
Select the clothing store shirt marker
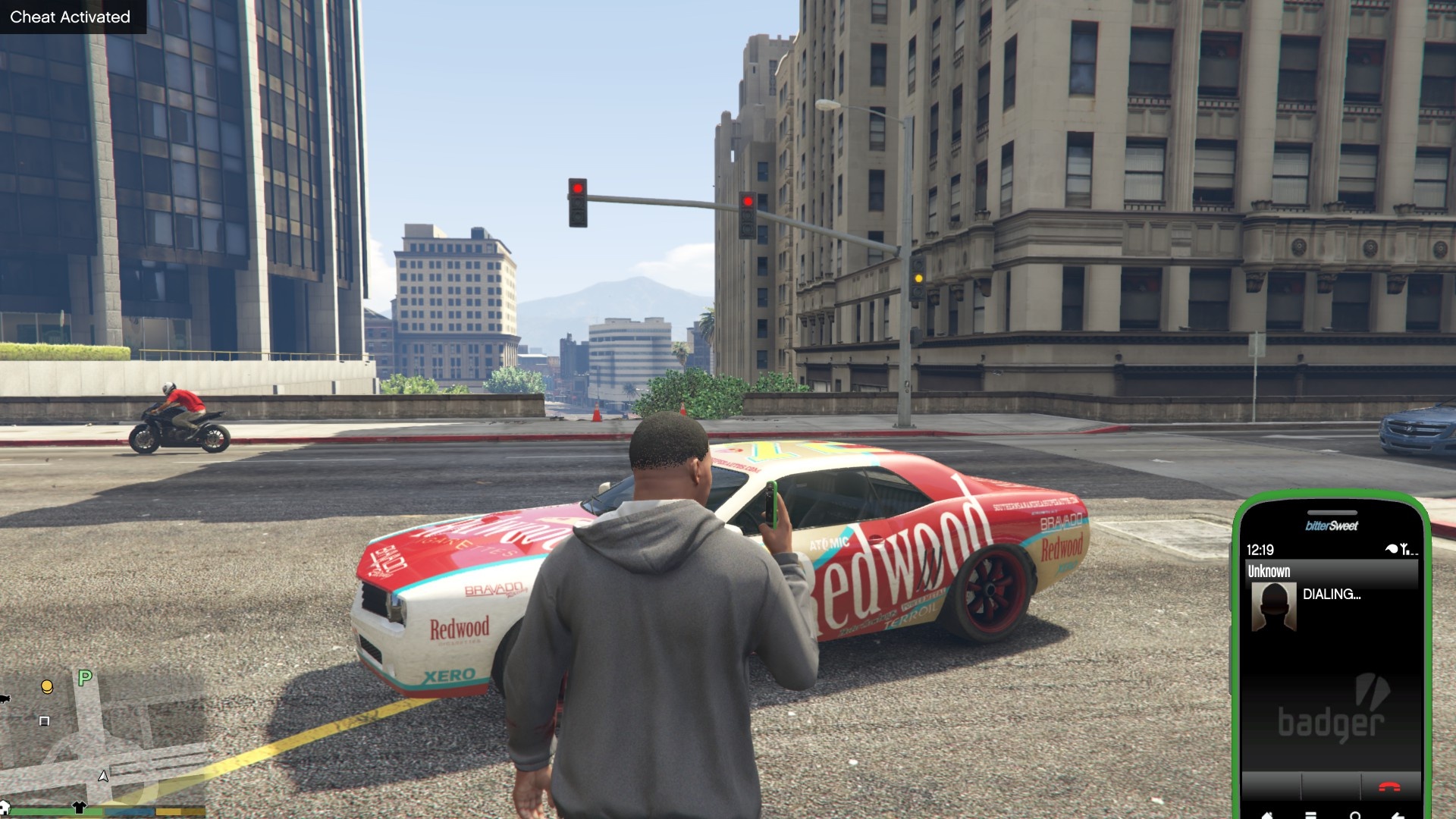pyautogui.click(x=79, y=807)
